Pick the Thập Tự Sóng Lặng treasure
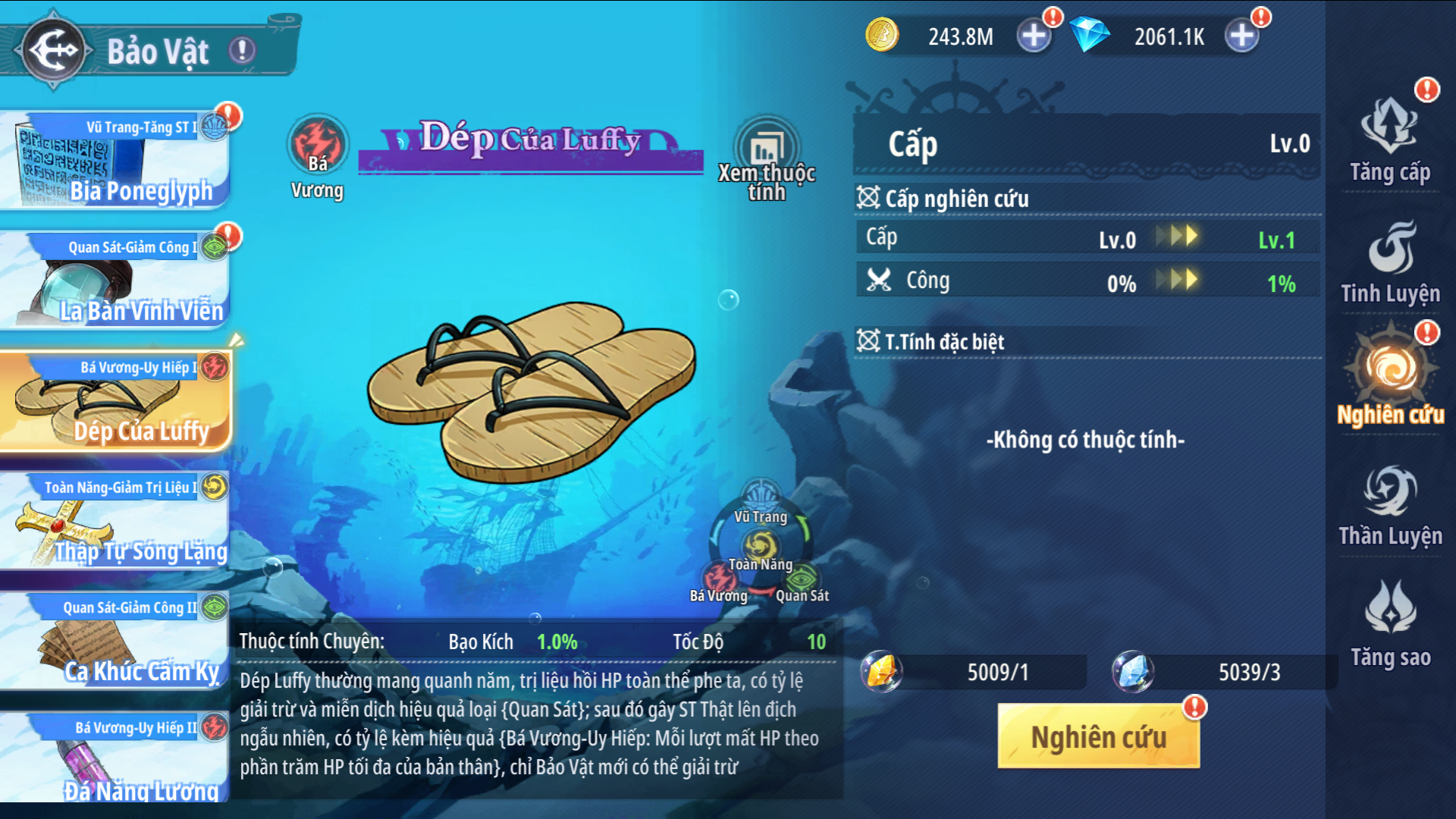 click(x=114, y=522)
